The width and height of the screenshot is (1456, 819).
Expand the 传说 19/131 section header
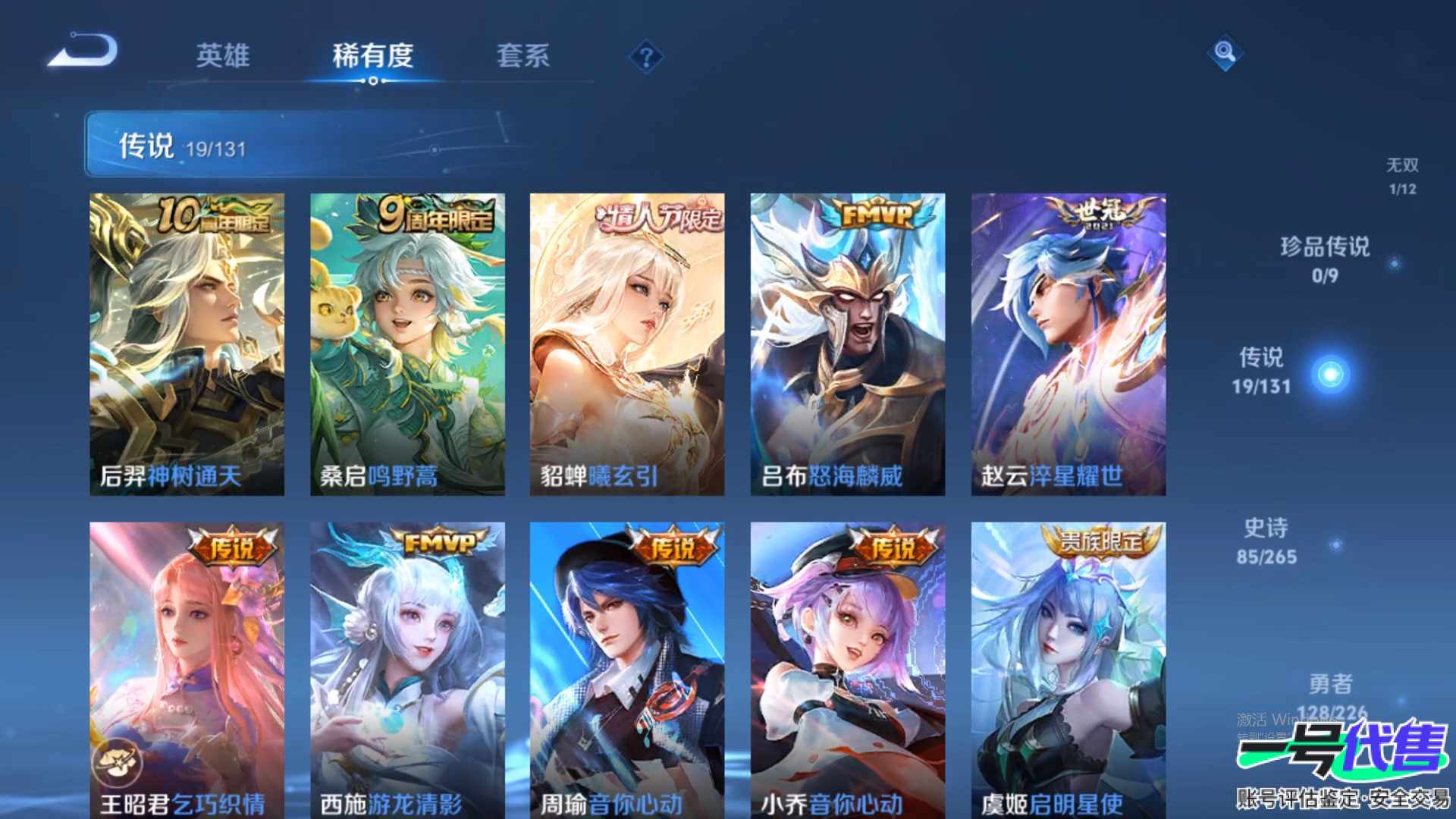point(296,145)
